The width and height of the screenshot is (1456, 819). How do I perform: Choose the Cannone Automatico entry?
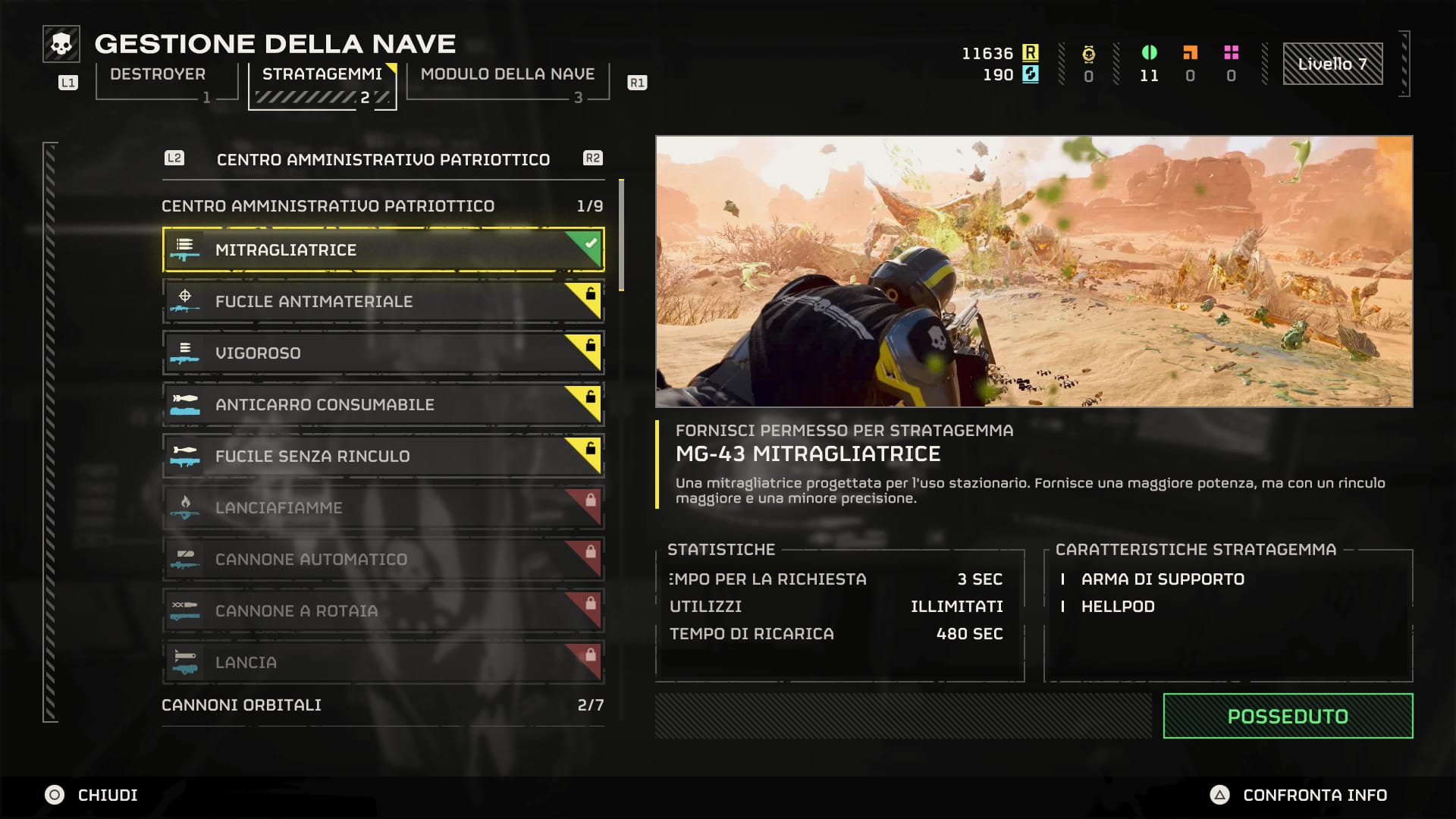[383, 559]
